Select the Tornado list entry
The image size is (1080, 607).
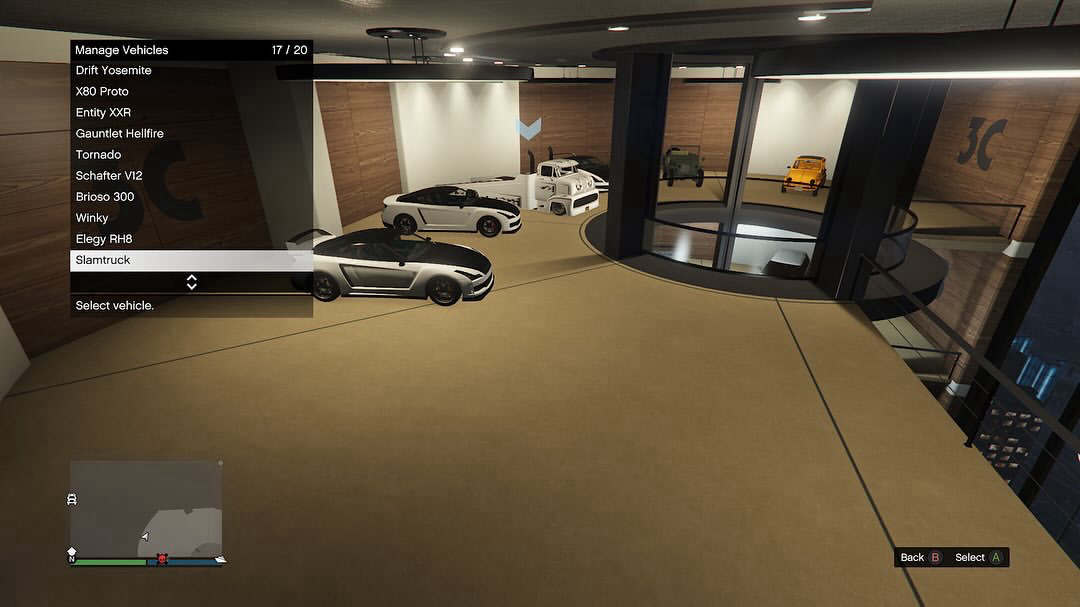(x=191, y=155)
